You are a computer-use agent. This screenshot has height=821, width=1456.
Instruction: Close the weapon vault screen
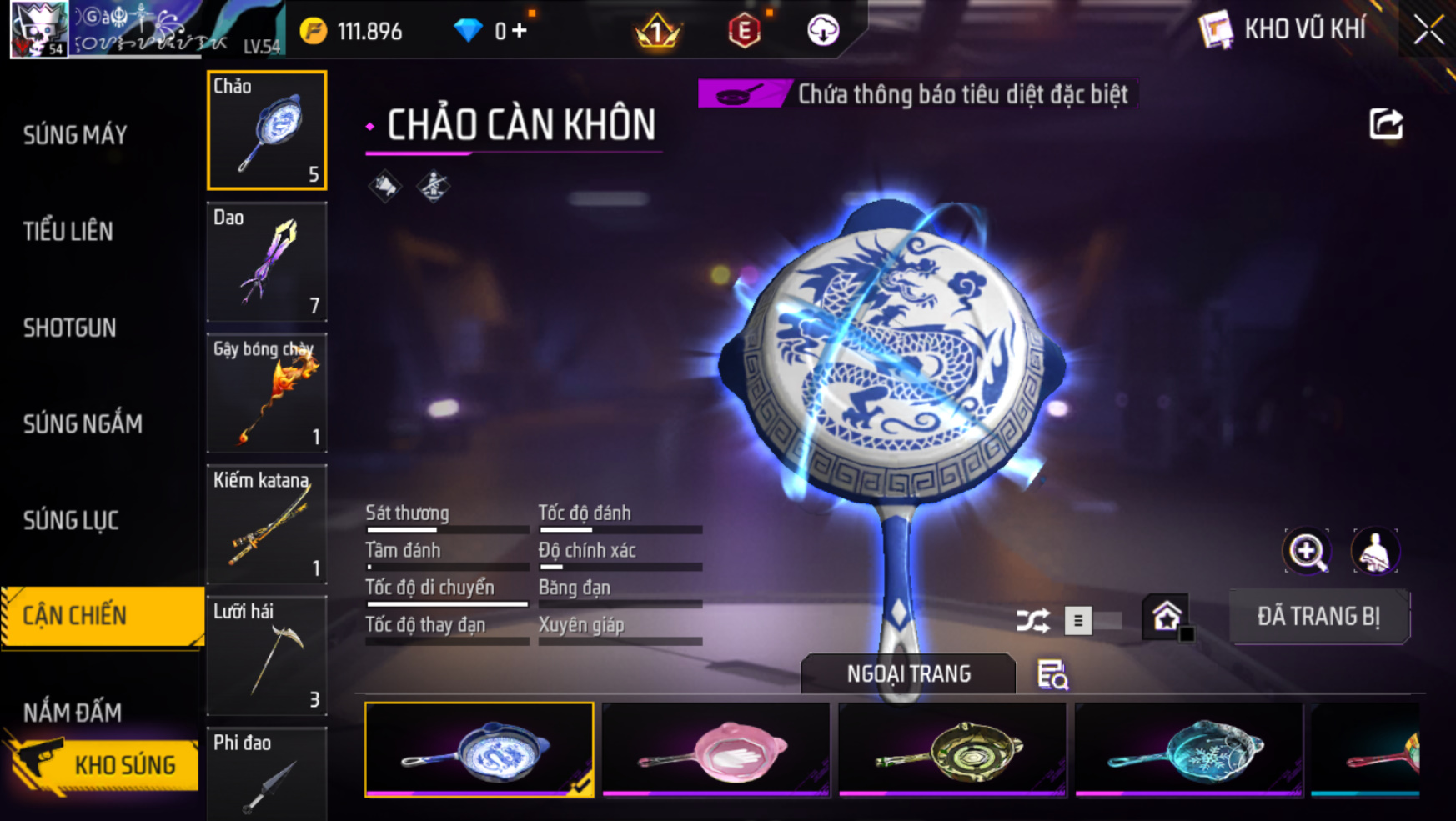(x=1428, y=31)
